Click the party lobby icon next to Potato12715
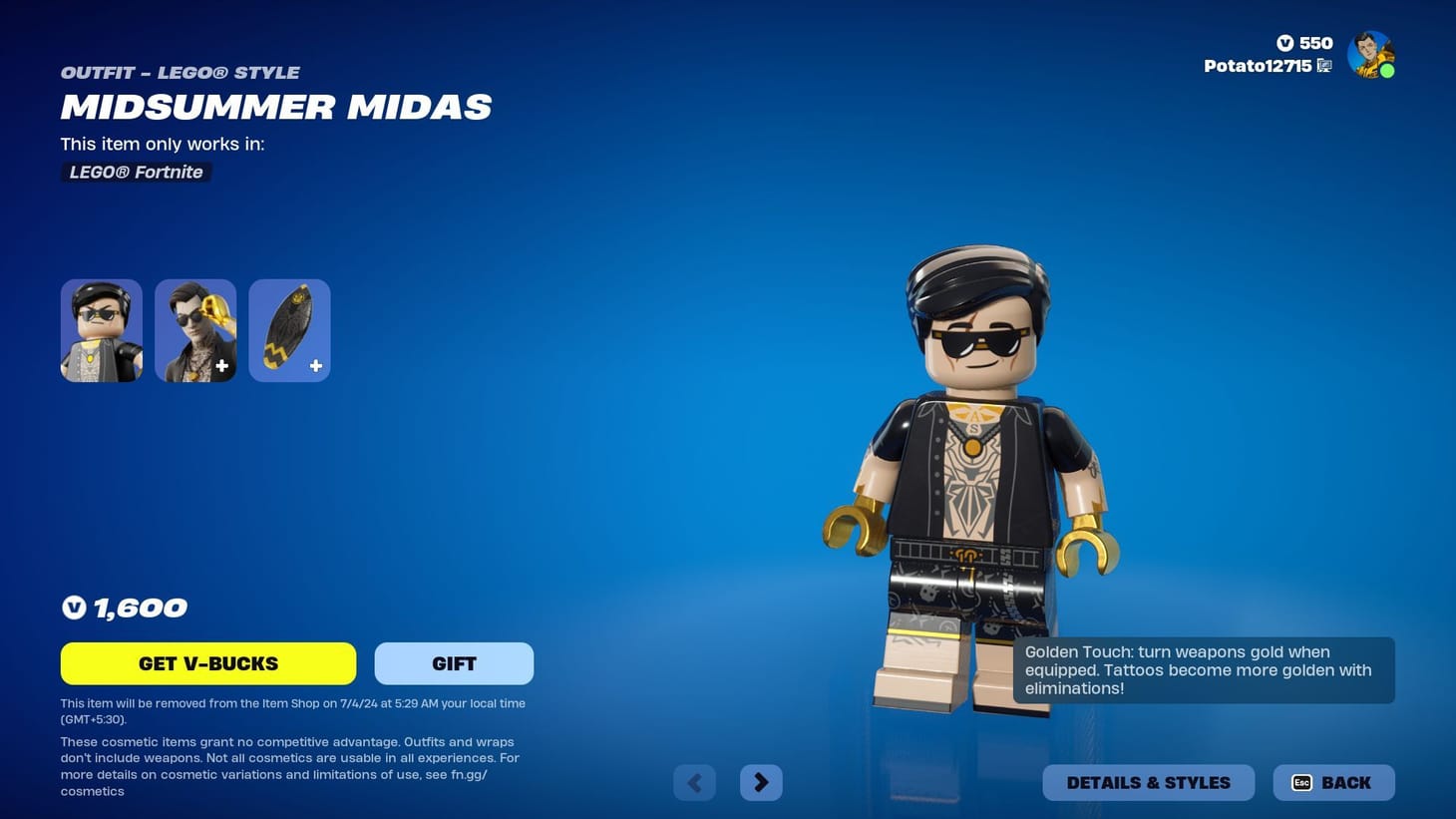 (x=1323, y=66)
